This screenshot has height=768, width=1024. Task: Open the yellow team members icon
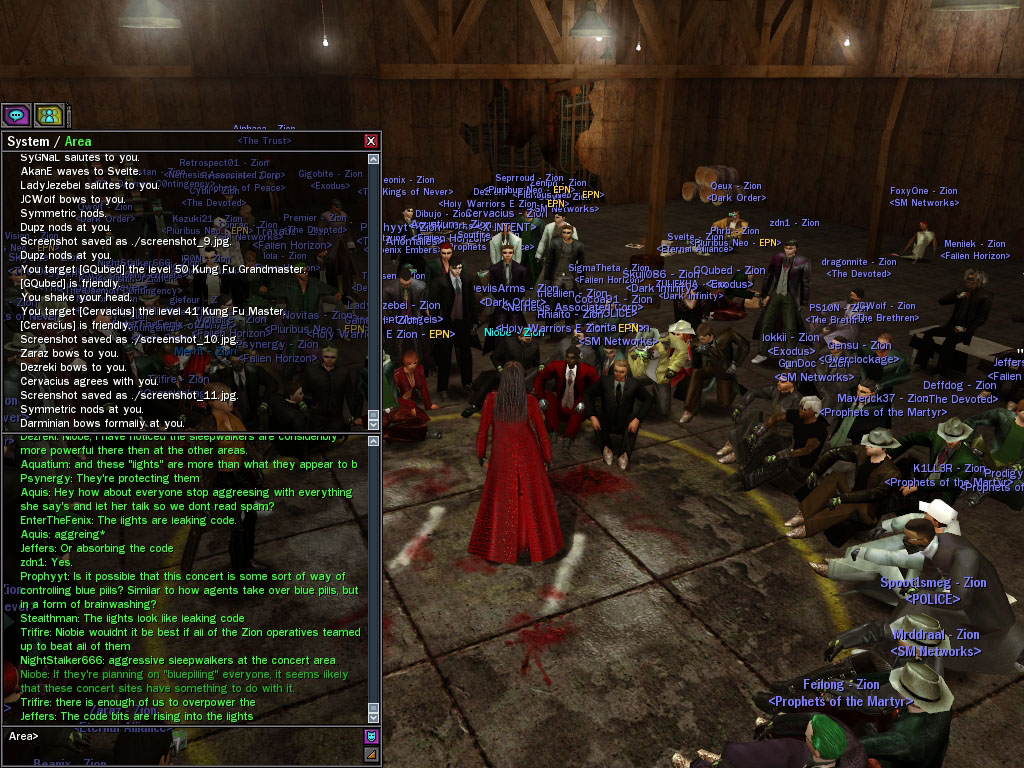(x=49, y=115)
